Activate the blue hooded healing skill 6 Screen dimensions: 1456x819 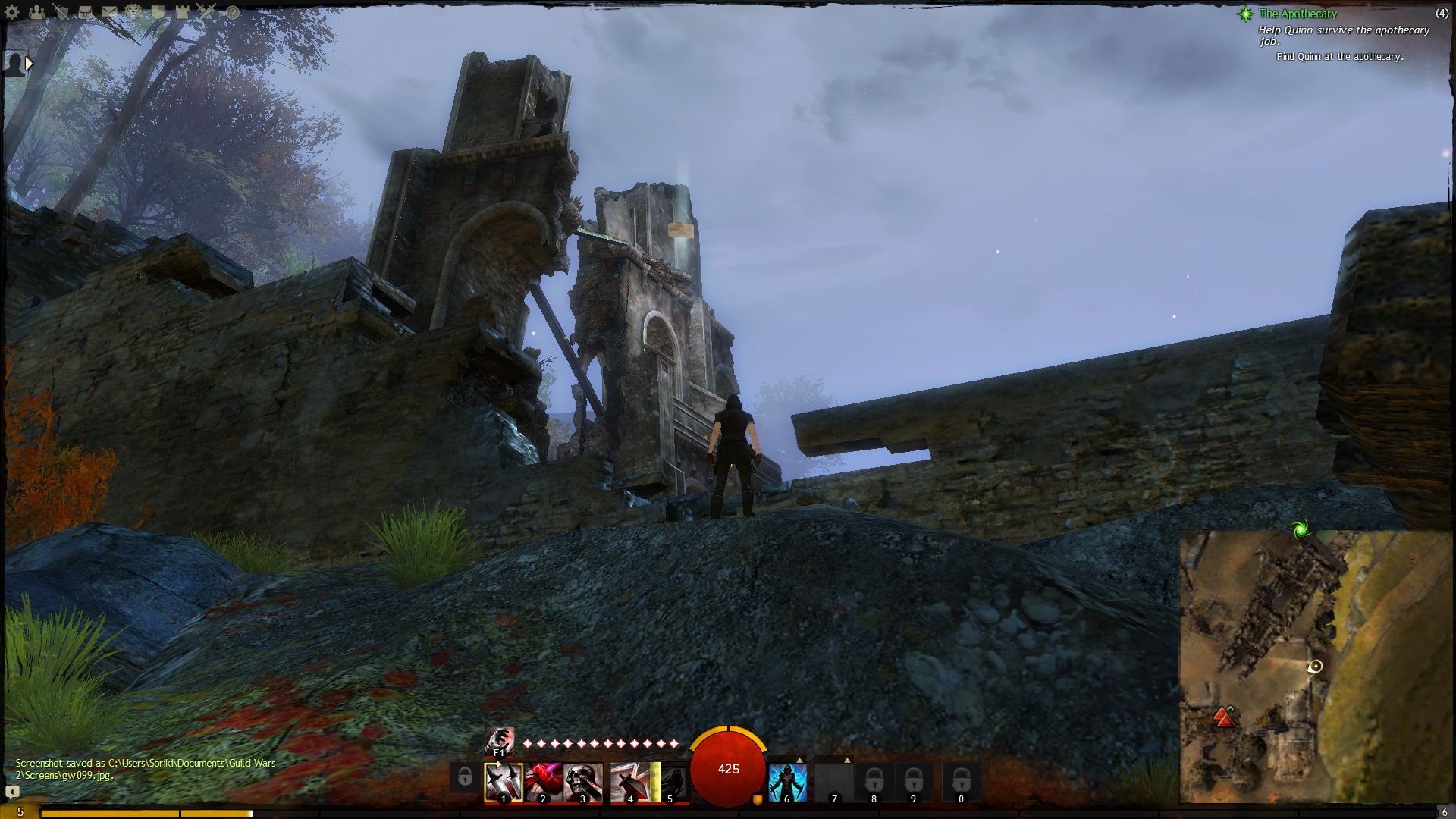(x=787, y=781)
